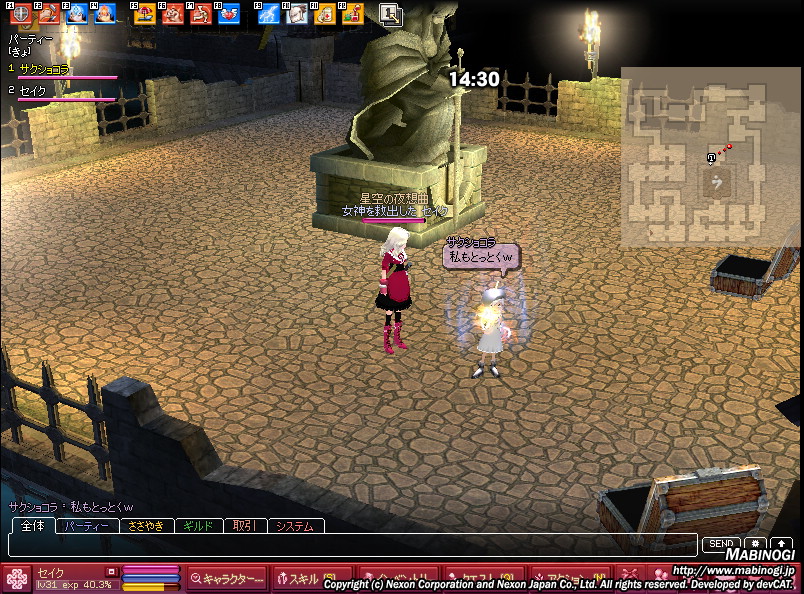The image size is (804, 594).
Task: Open the クエスト quest button
Action: tap(484, 579)
